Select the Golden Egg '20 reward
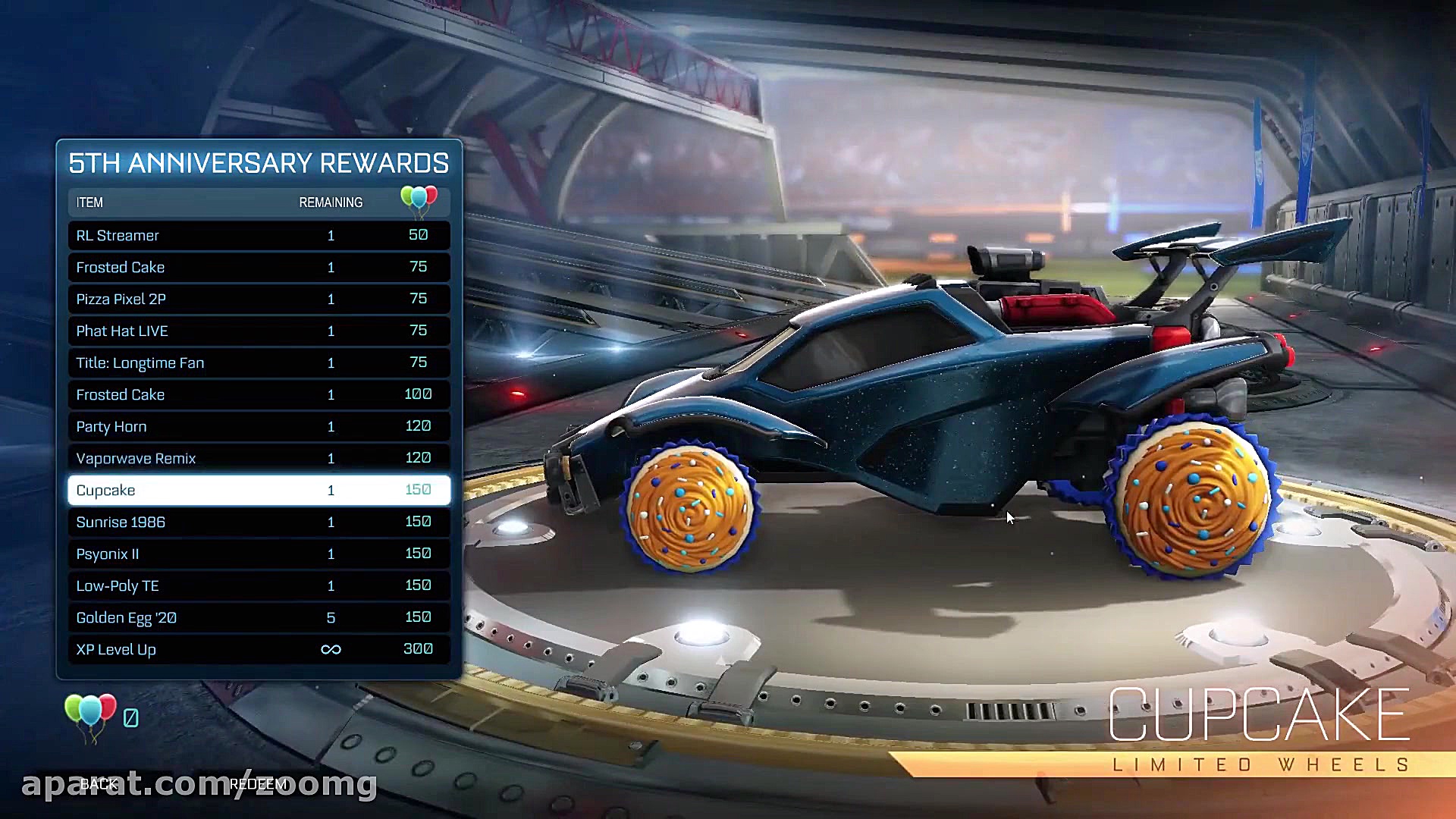 [258, 617]
